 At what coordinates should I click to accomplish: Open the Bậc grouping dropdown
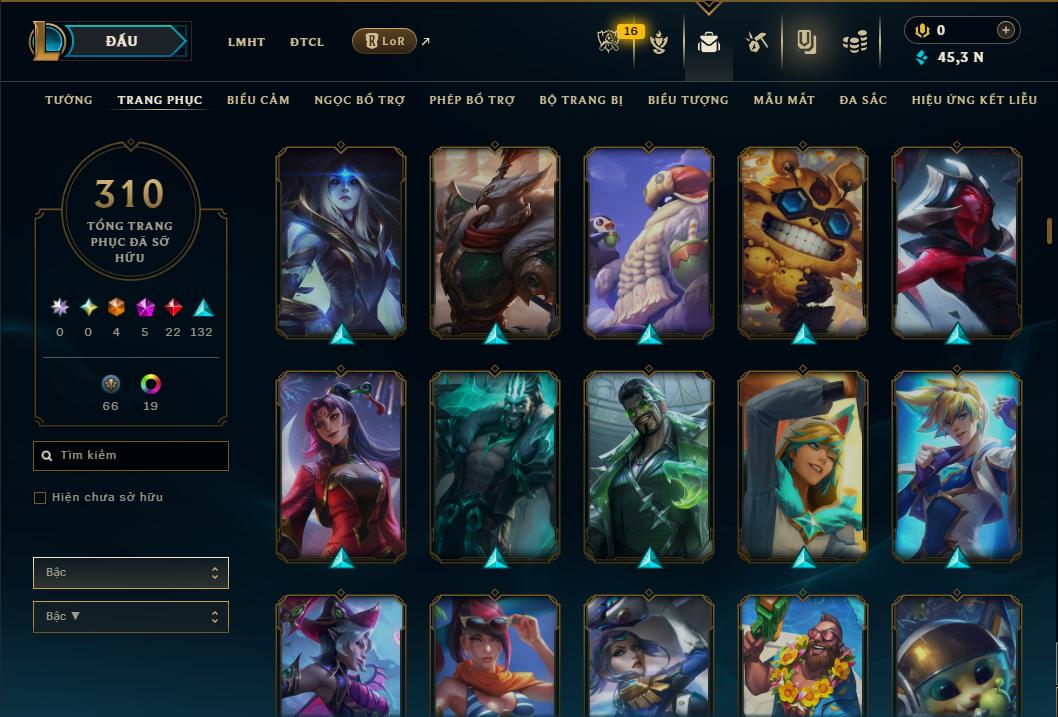click(131, 573)
